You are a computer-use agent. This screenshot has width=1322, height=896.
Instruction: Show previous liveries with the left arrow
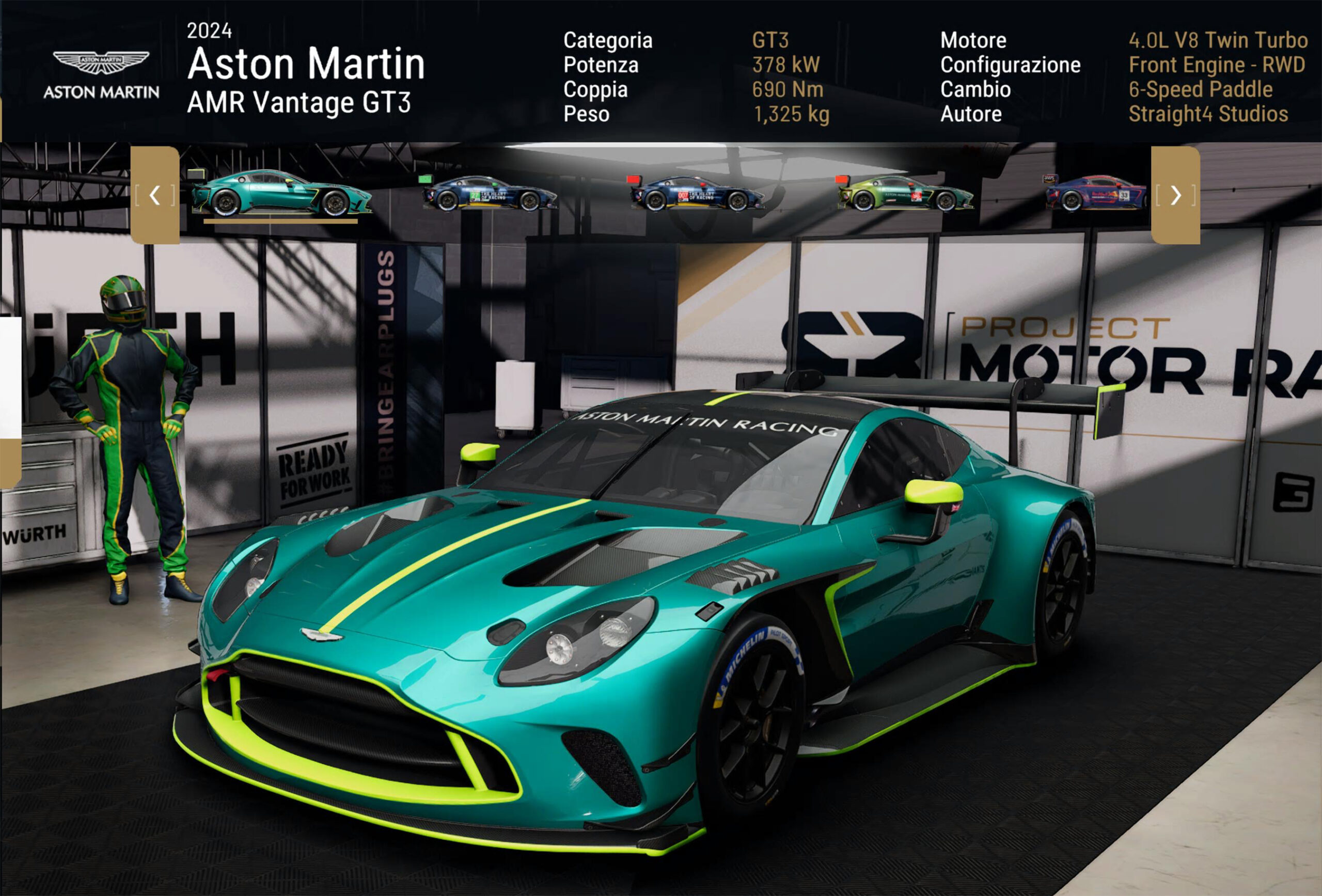coord(155,195)
